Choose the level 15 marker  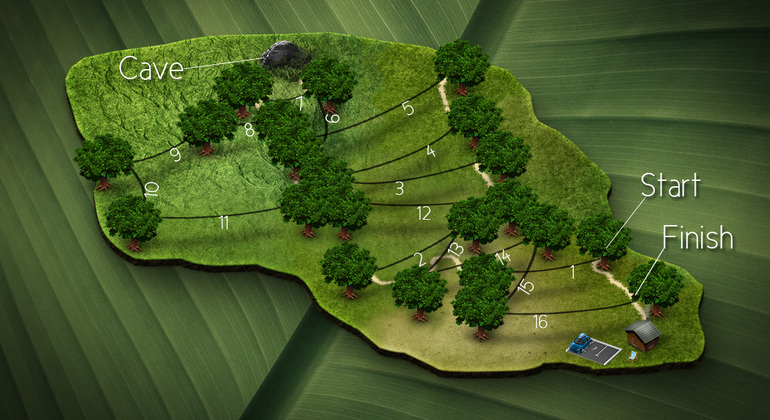pyautogui.click(x=525, y=287)
